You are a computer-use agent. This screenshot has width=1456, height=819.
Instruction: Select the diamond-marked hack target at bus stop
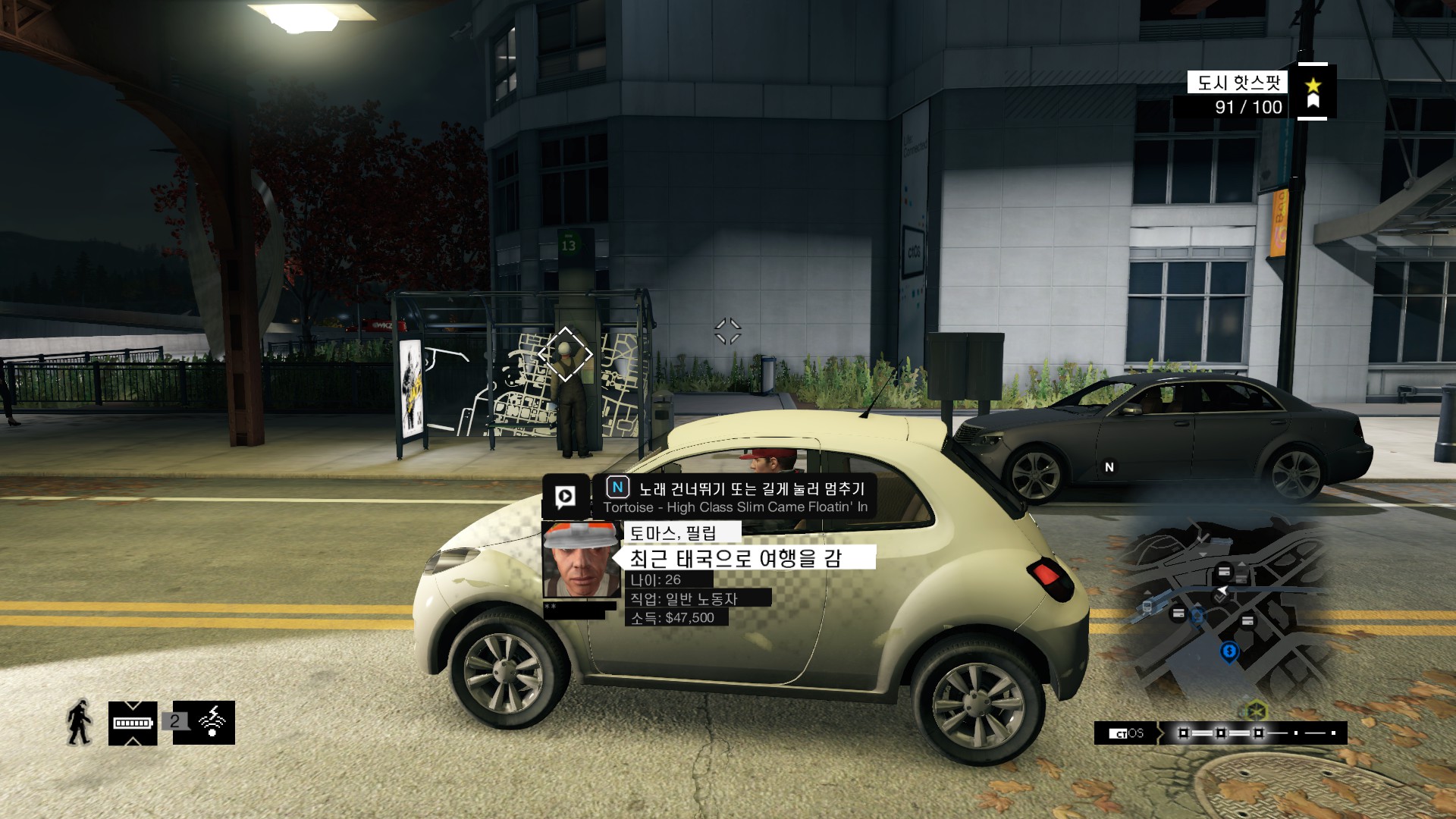tap(565, 353)
